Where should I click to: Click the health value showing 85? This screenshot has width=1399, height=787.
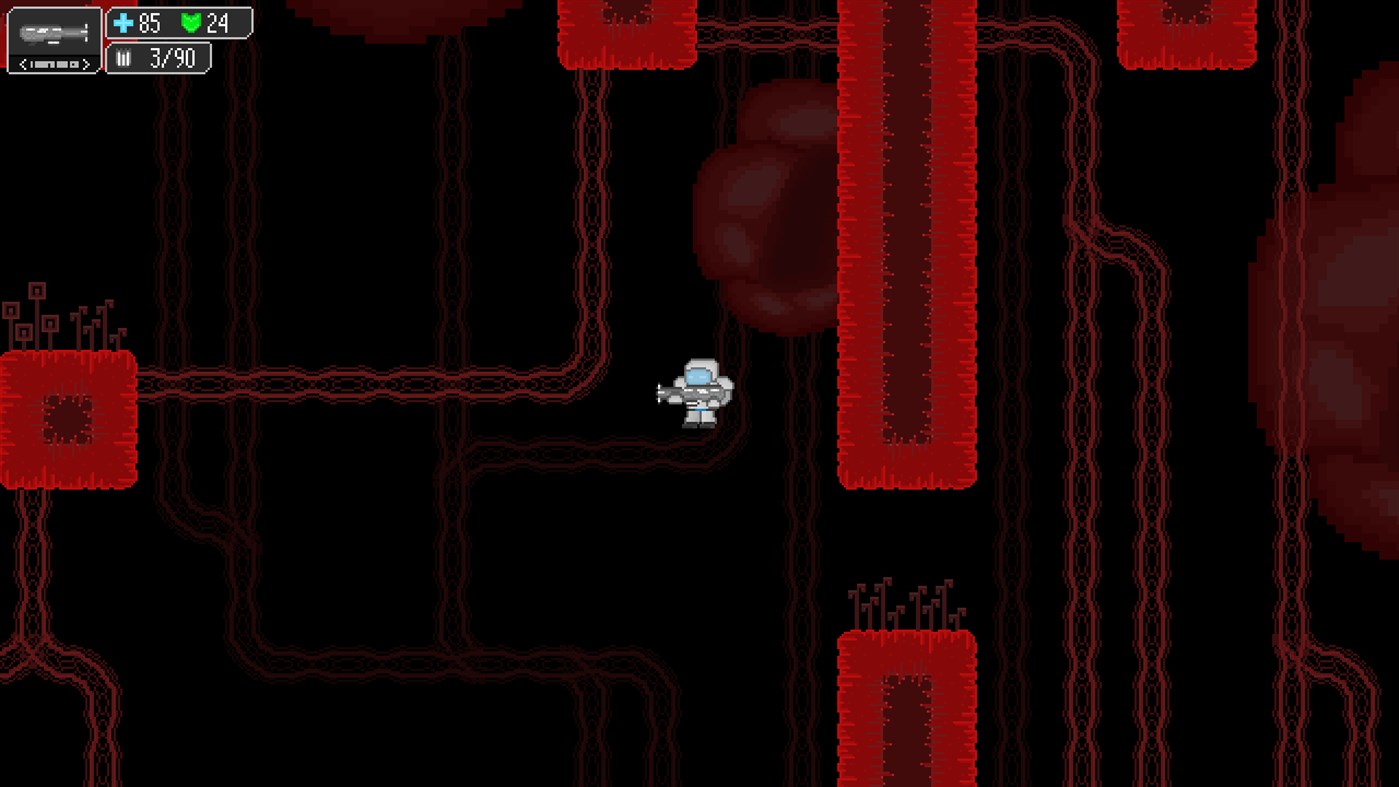(x=150, y=23)
